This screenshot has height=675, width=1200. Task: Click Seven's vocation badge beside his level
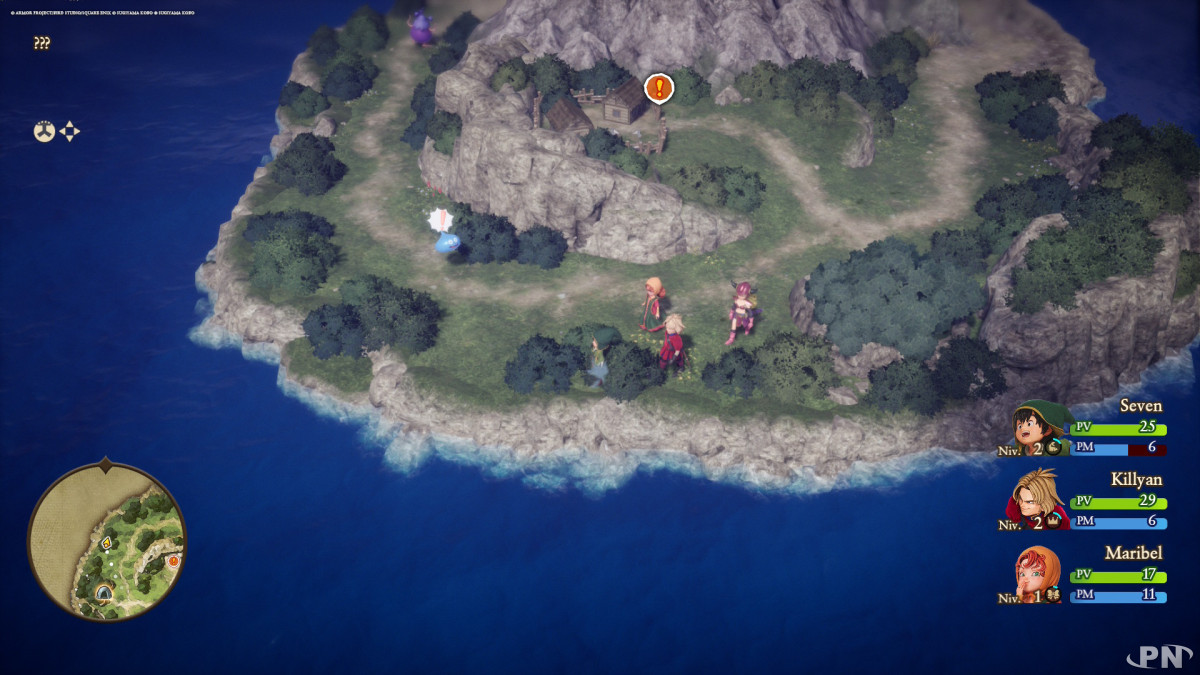[x=1054, y=448]
